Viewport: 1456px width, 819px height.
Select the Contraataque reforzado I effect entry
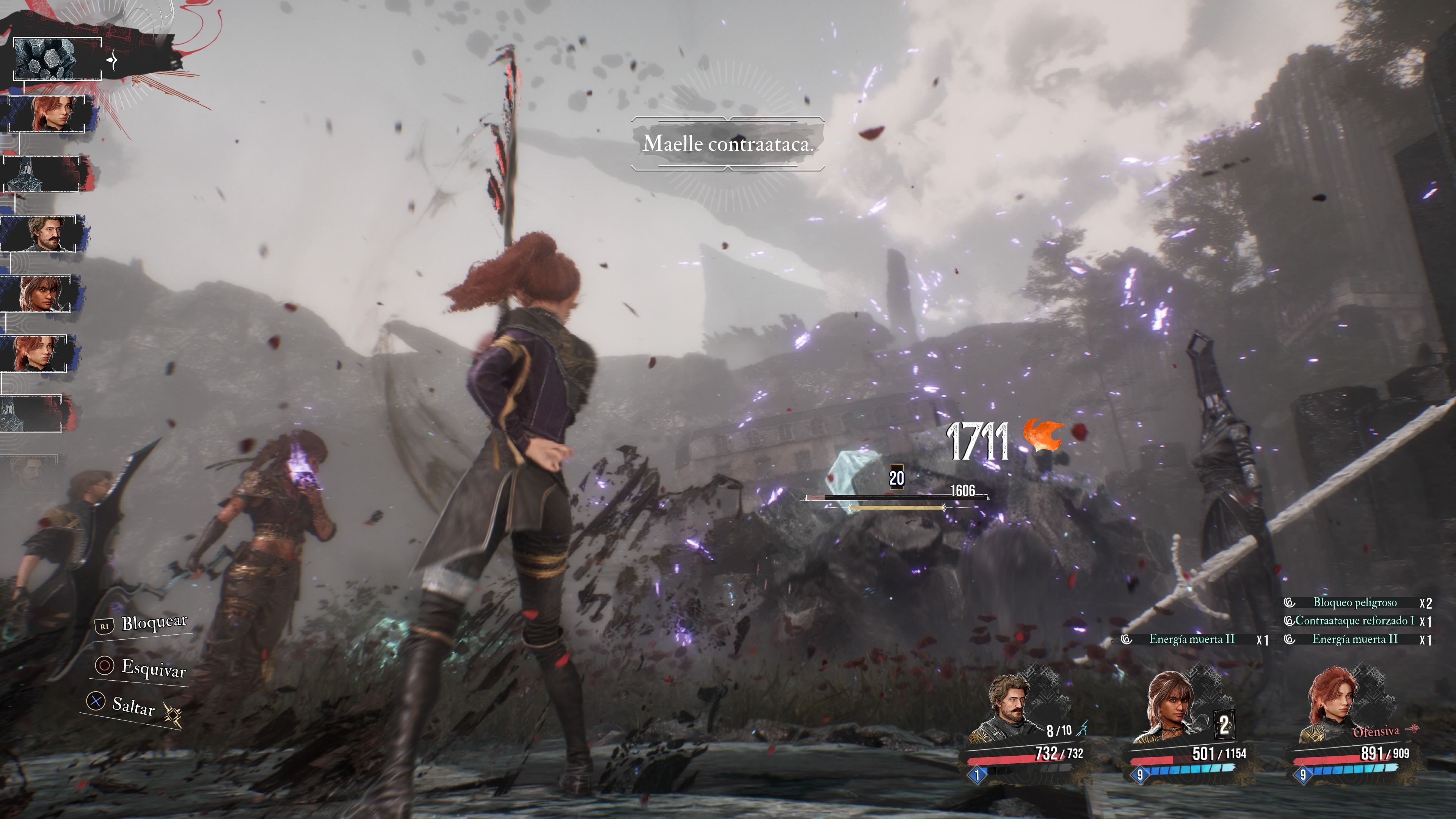[1355, 621]
